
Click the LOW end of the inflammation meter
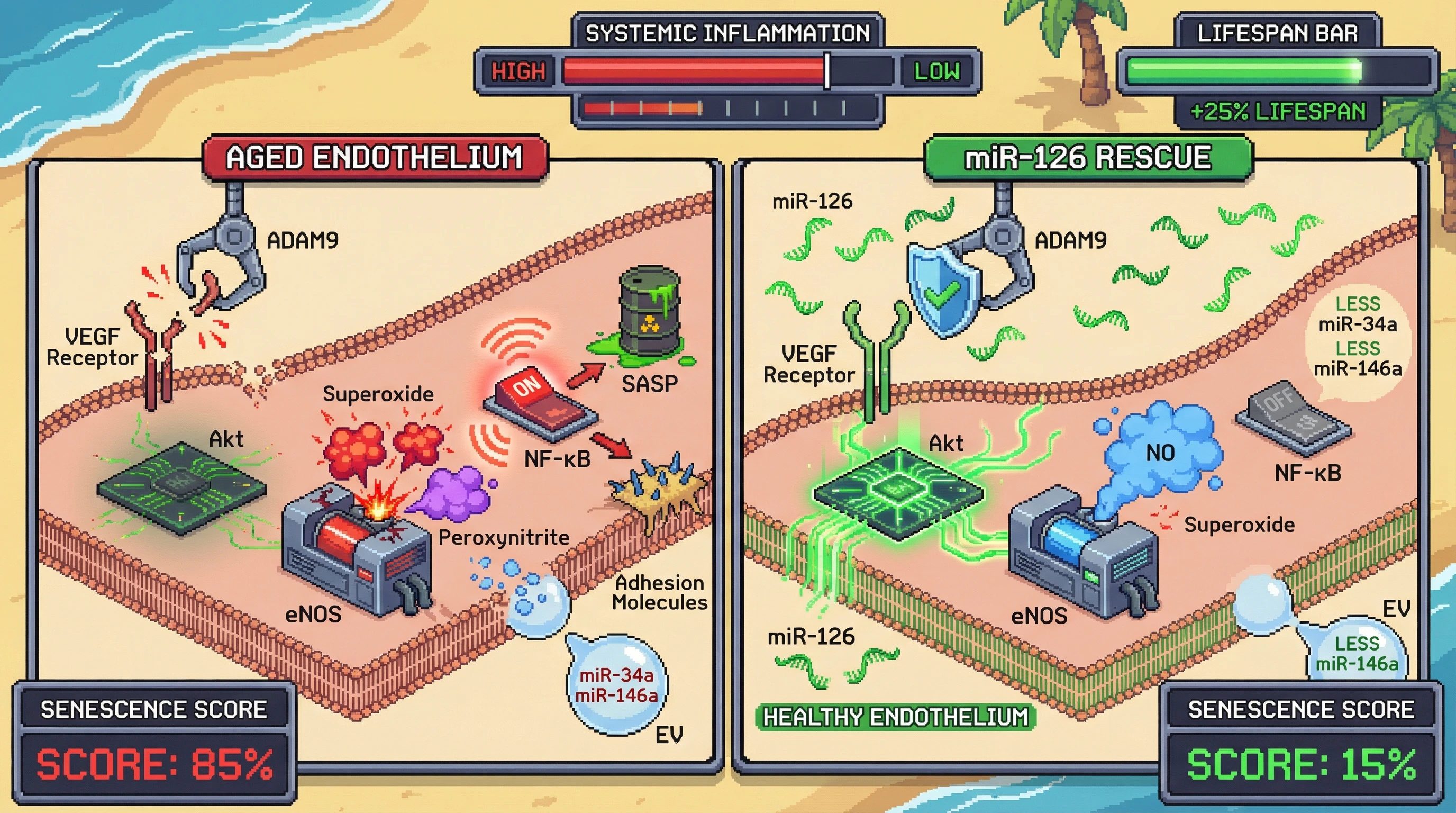pyautogui.click(x=936, y=71)
